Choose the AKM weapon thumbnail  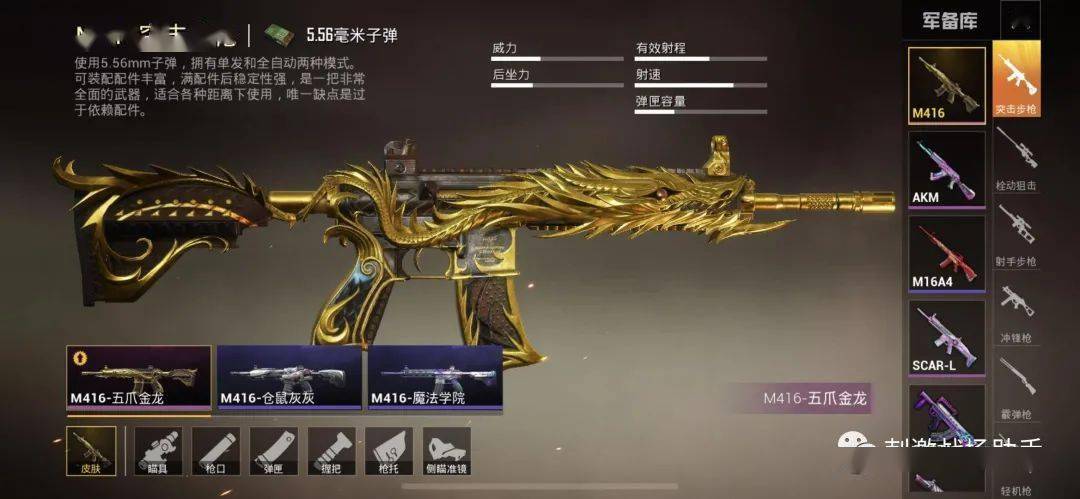pos(946,170)
